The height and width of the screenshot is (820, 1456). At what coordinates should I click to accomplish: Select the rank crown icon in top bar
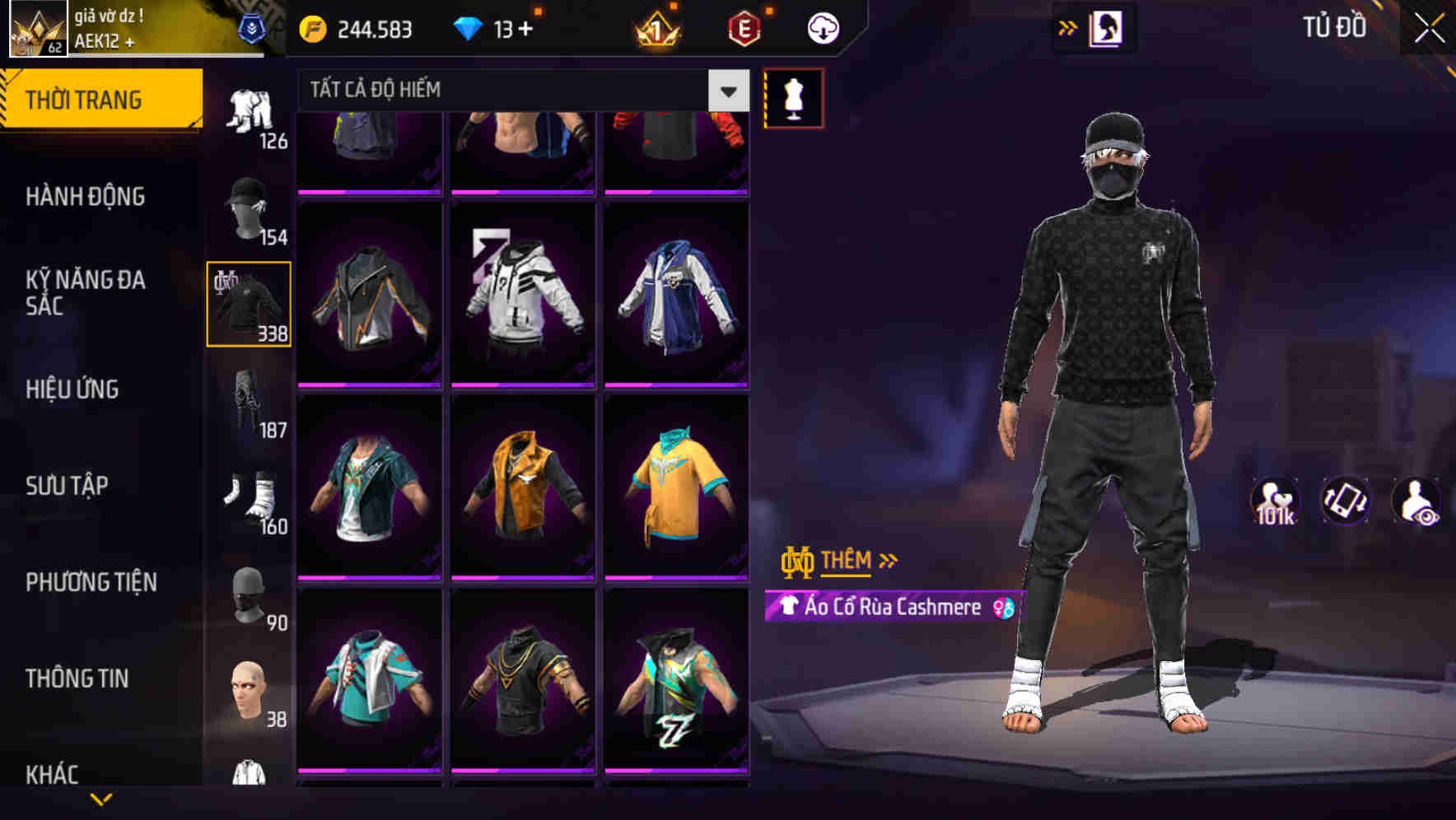pos(653,27)
